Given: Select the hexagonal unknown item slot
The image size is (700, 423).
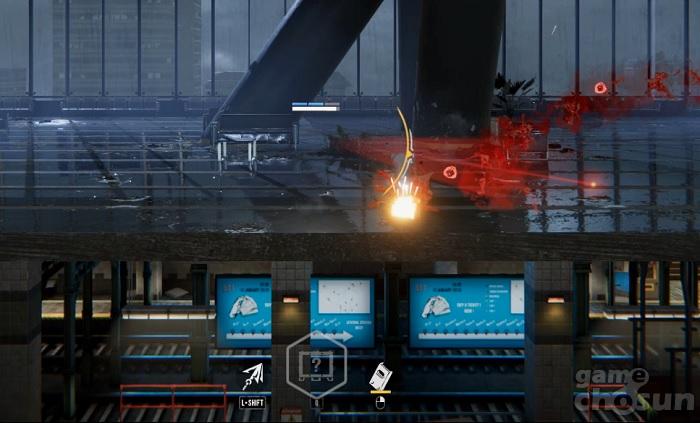Looking at the screenshot, I should coord(316,365).
